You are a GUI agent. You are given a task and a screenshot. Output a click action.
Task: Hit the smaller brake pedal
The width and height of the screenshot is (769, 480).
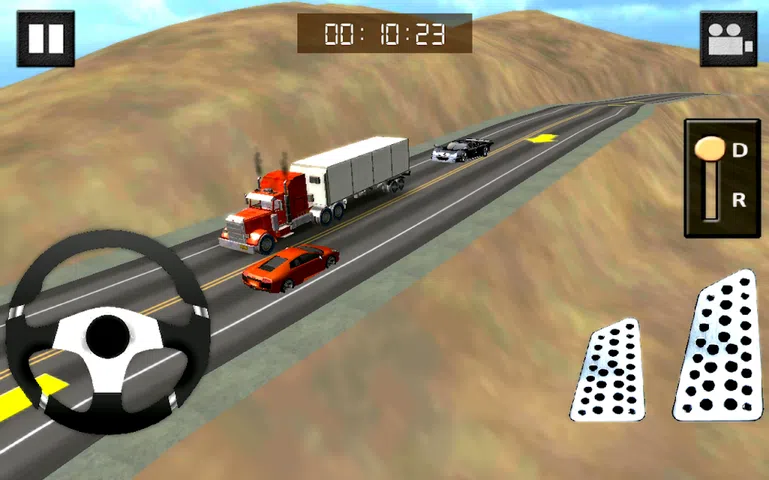(x=608, y=372)
